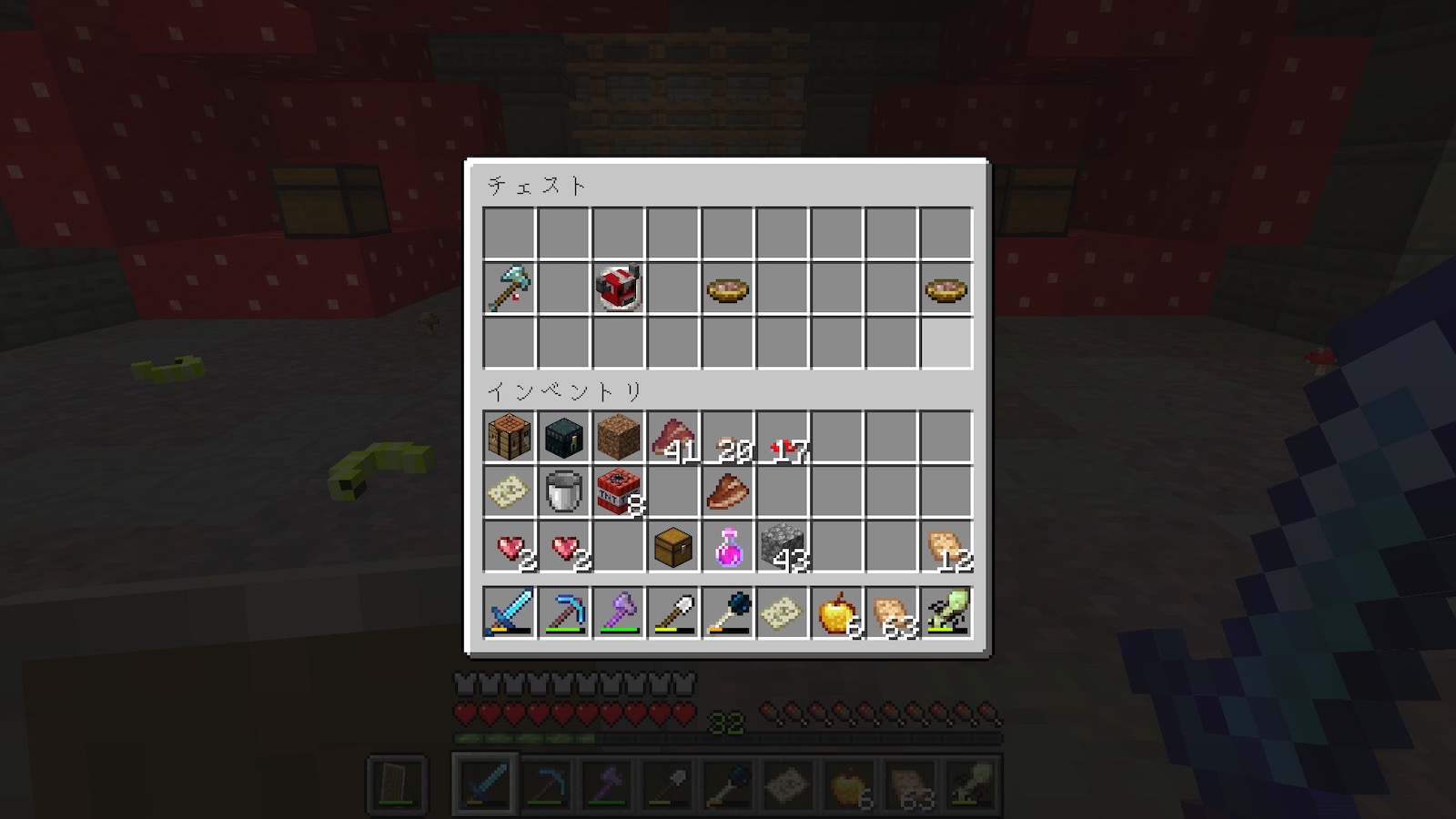Select the empty iron bucket

point(563,492)
